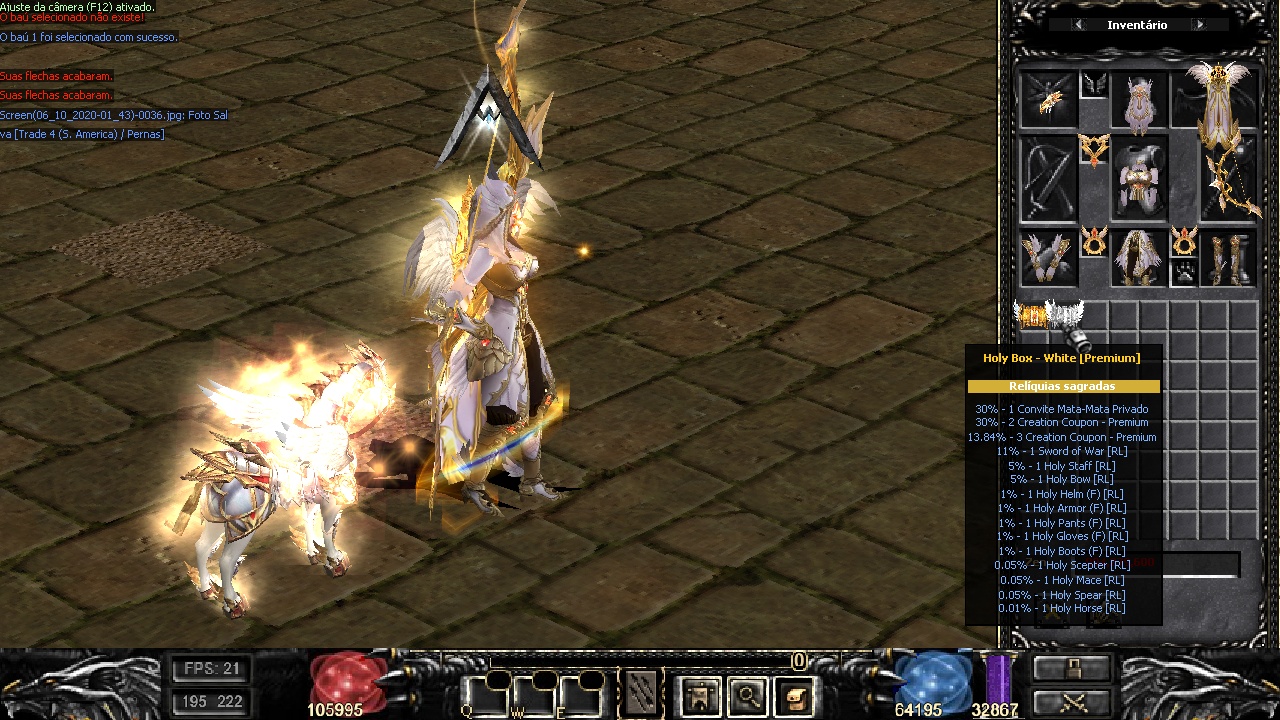Select the equipped boots slot

(1229, 258)
